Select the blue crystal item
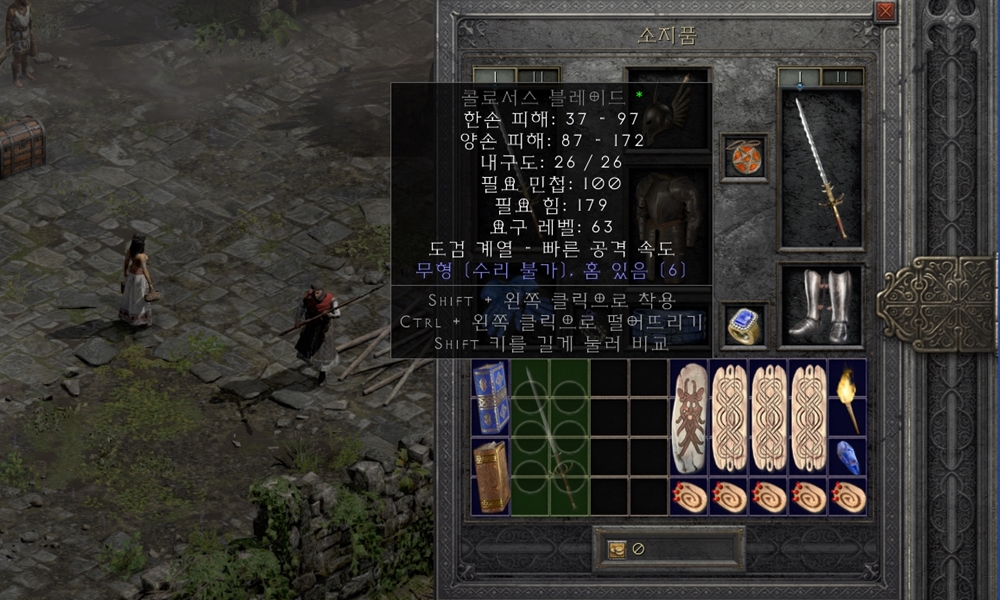This screenshot has width=1000, height=600. (848, 456)
